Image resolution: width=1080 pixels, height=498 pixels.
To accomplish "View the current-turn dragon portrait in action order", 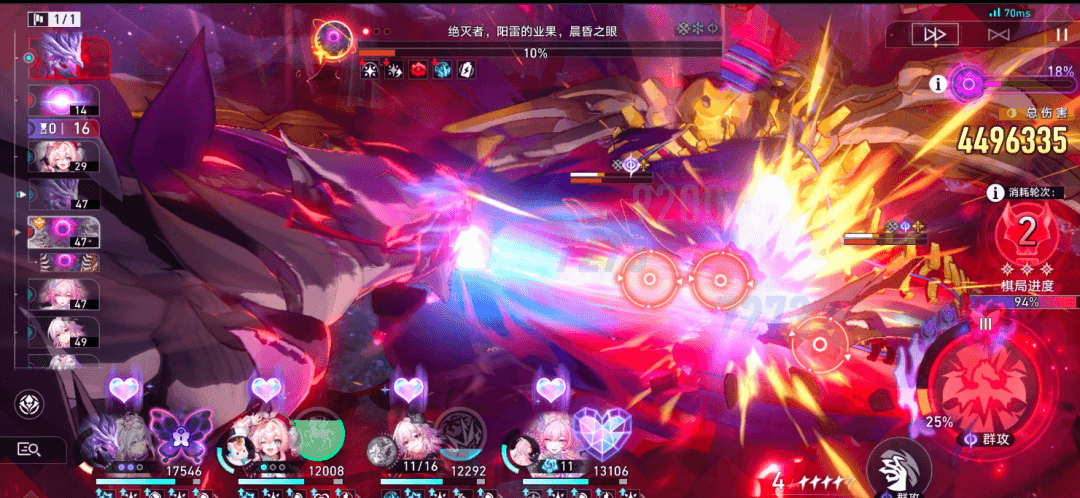I will coord(70,58).
